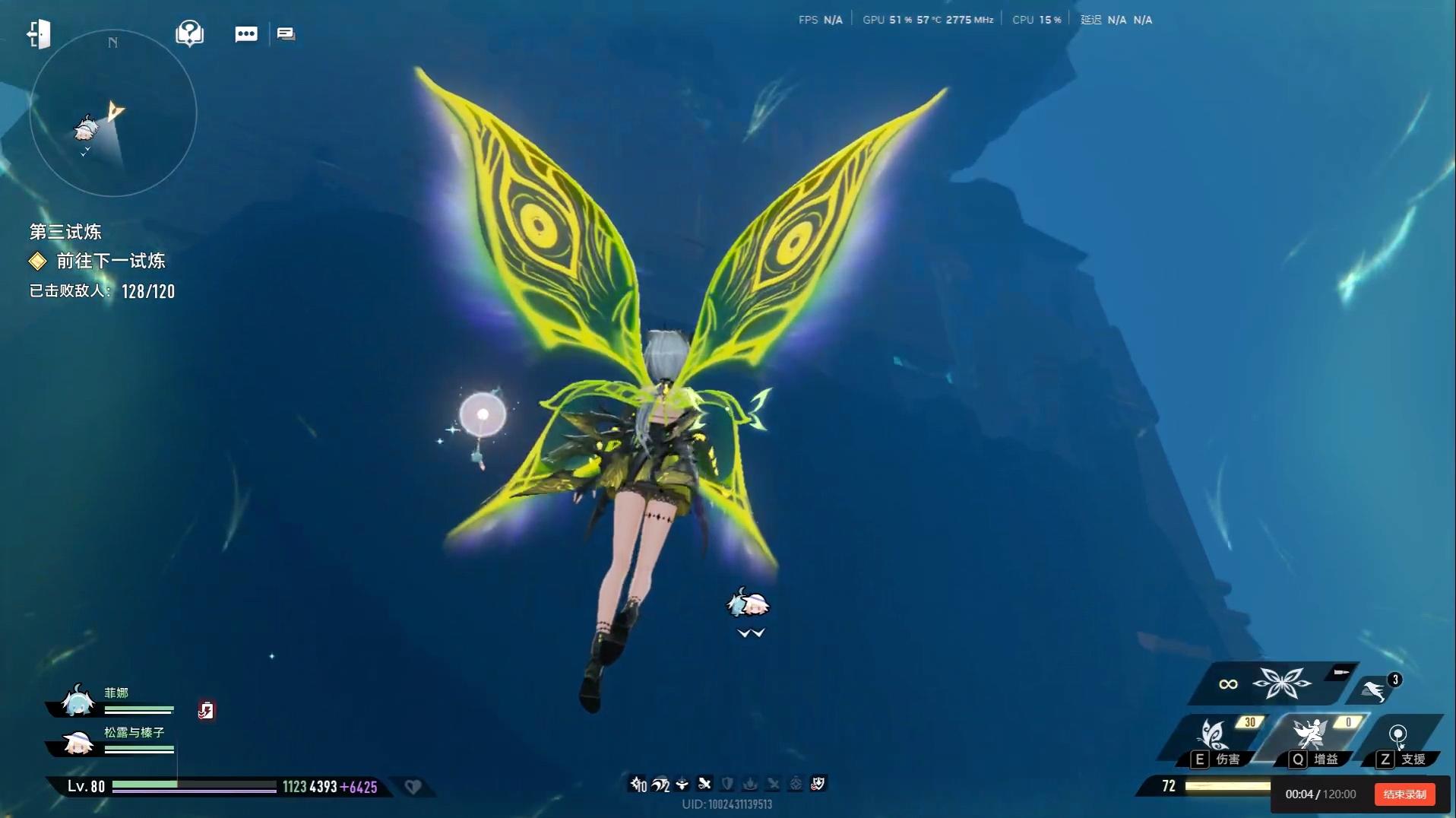Open the stacked message log icon

286,34
